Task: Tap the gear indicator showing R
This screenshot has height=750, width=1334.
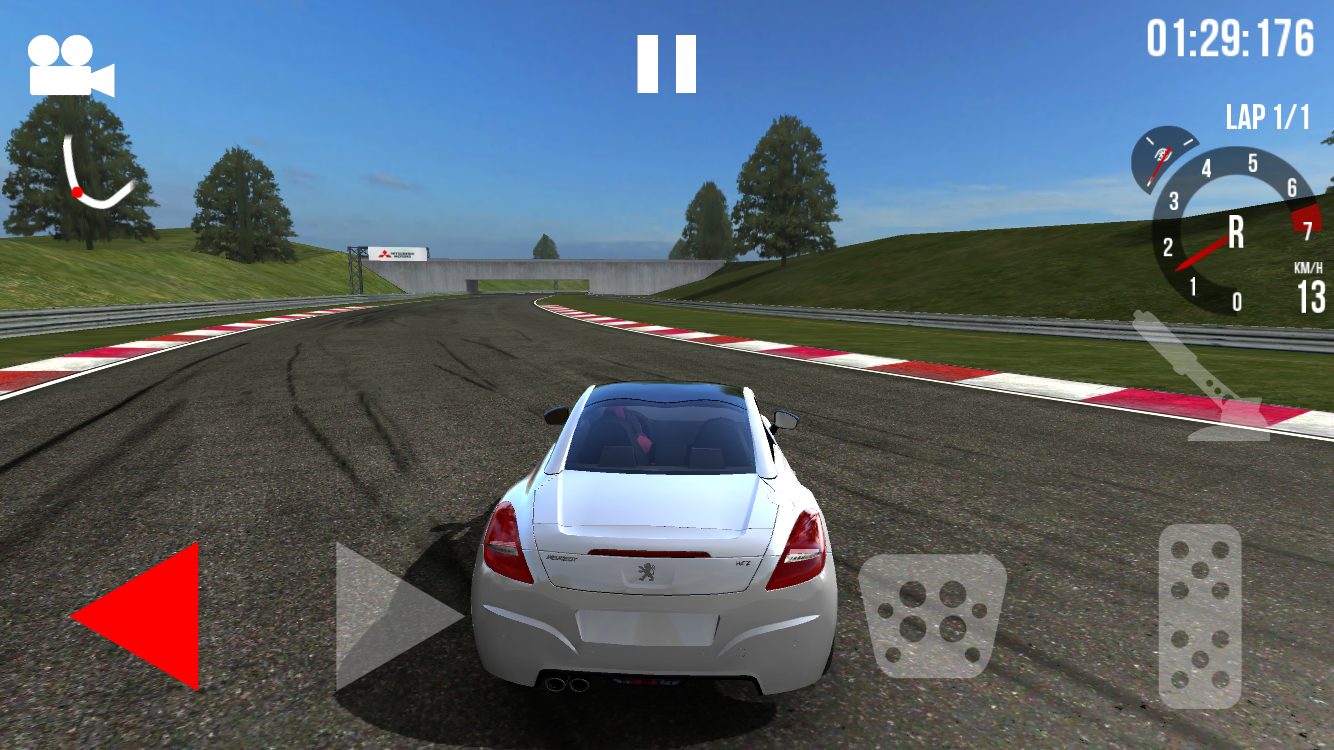Action: click(1238, 232)
